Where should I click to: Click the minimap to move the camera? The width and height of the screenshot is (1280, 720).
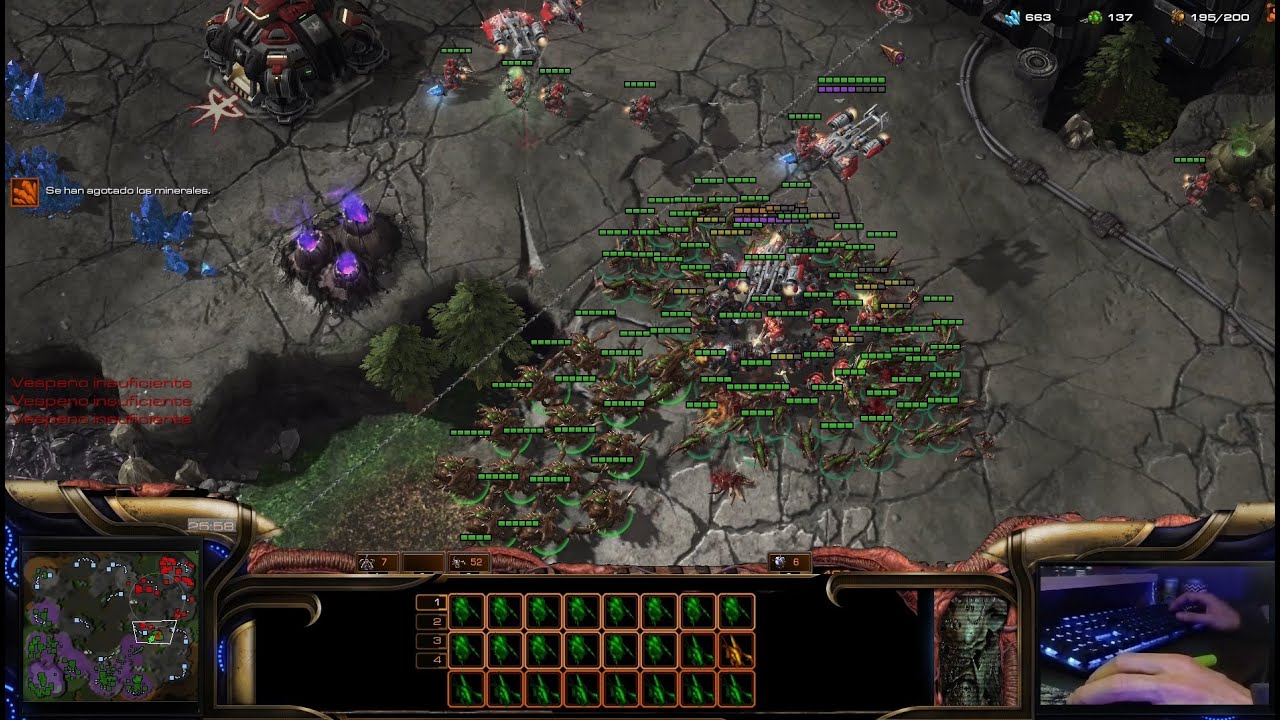110,627
